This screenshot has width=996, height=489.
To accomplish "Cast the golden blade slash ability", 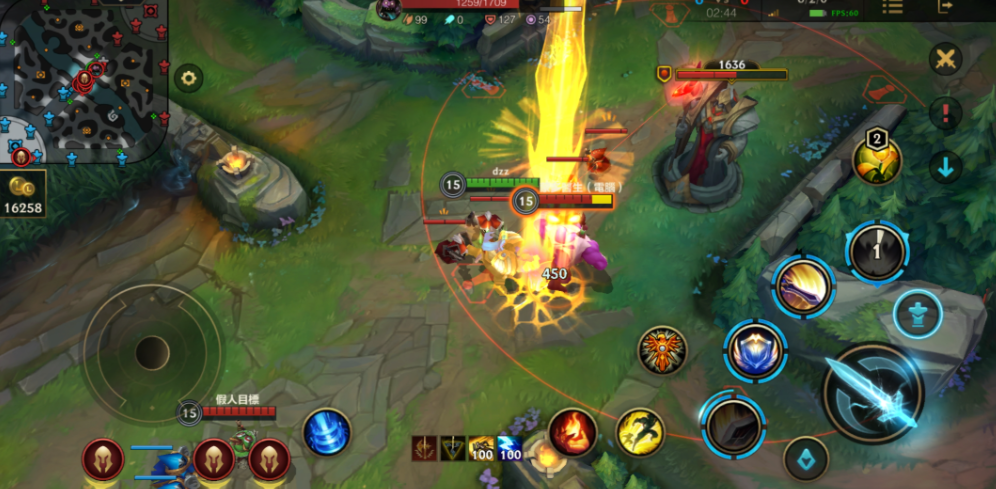I will pyautogui.click(x=804, y=286).
